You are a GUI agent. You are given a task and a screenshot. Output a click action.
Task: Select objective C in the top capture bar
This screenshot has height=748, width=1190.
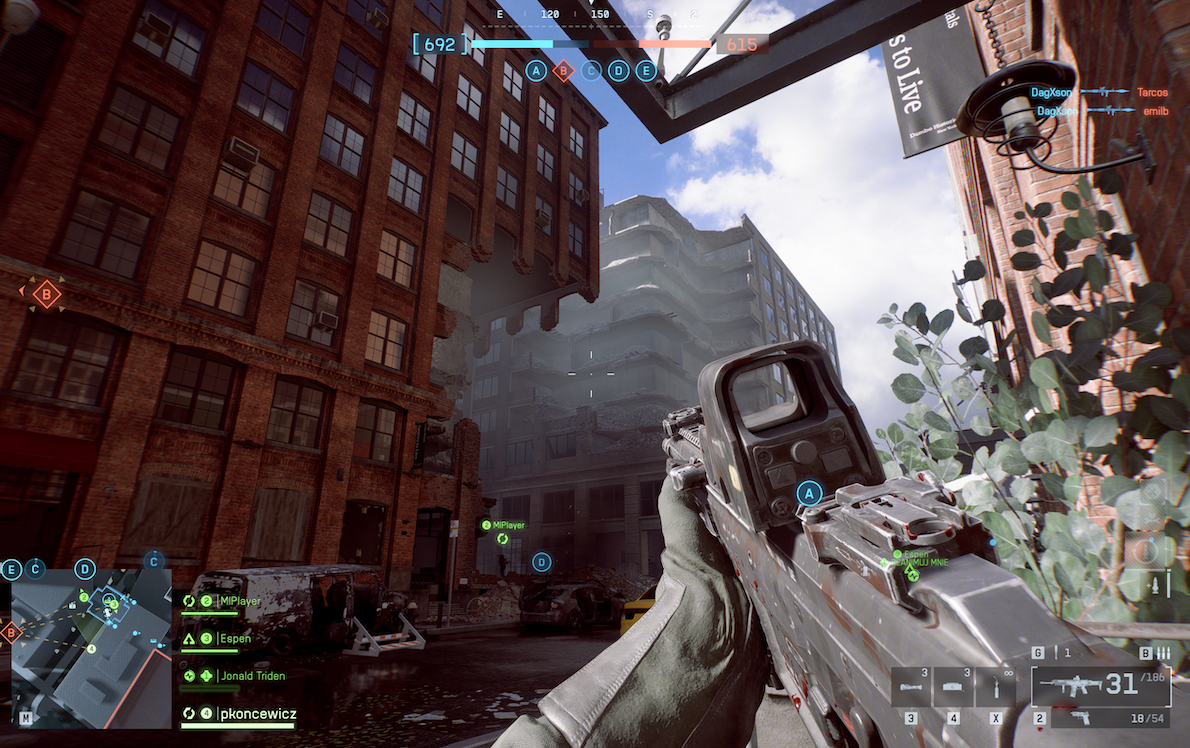(592, 71)
